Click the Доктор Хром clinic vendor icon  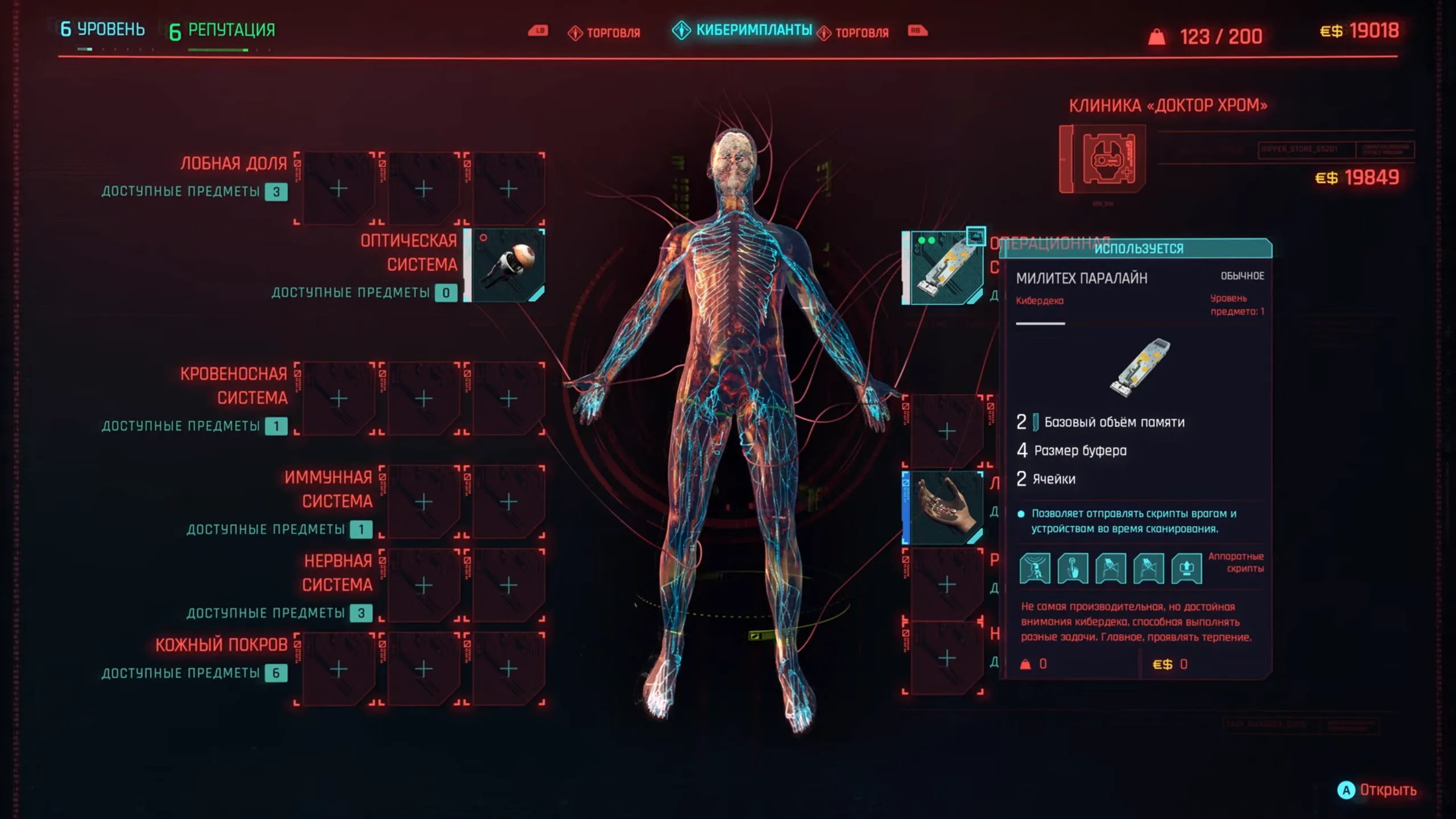click(x=1104, y=160)
